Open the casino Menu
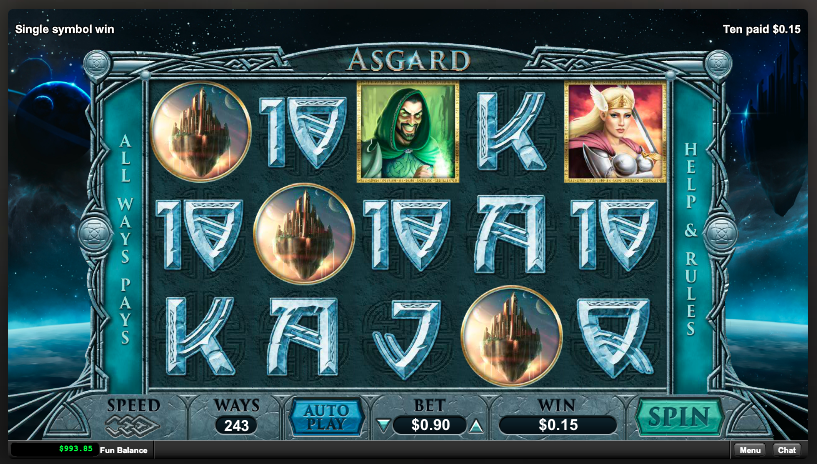This screenshot has height=464, width=817. [750, 450]
